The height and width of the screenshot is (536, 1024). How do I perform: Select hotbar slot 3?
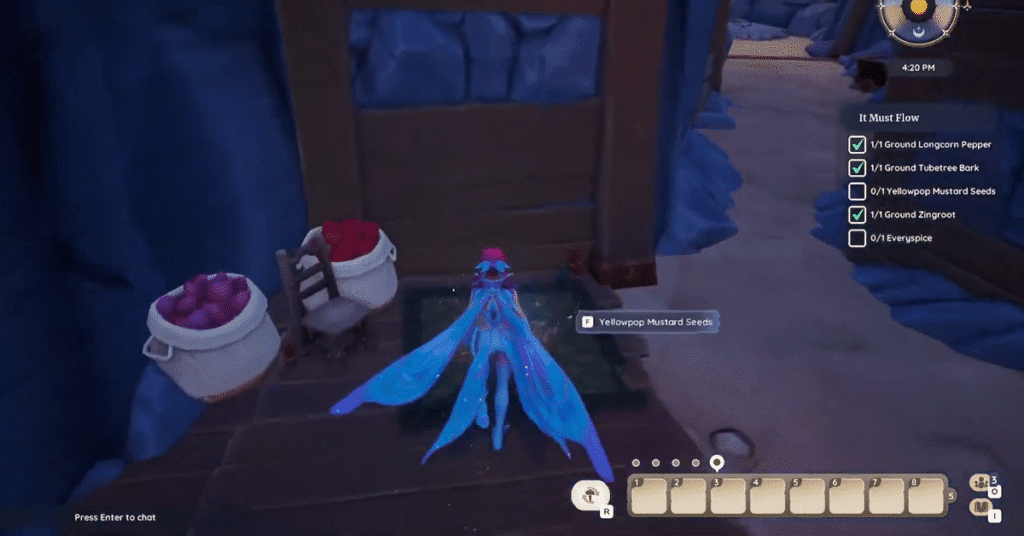(726, 495)
